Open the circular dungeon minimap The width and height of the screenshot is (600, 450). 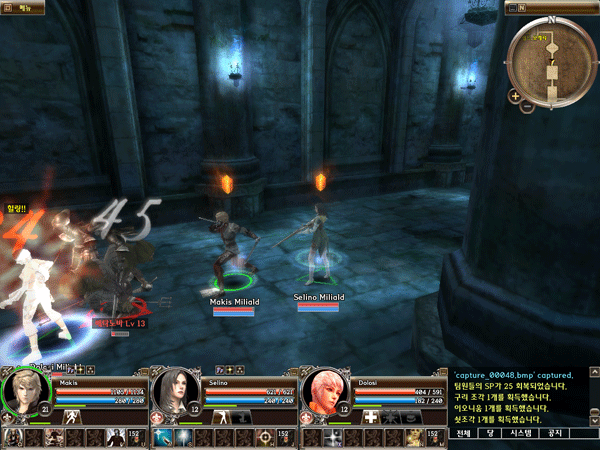pos(548,60)
